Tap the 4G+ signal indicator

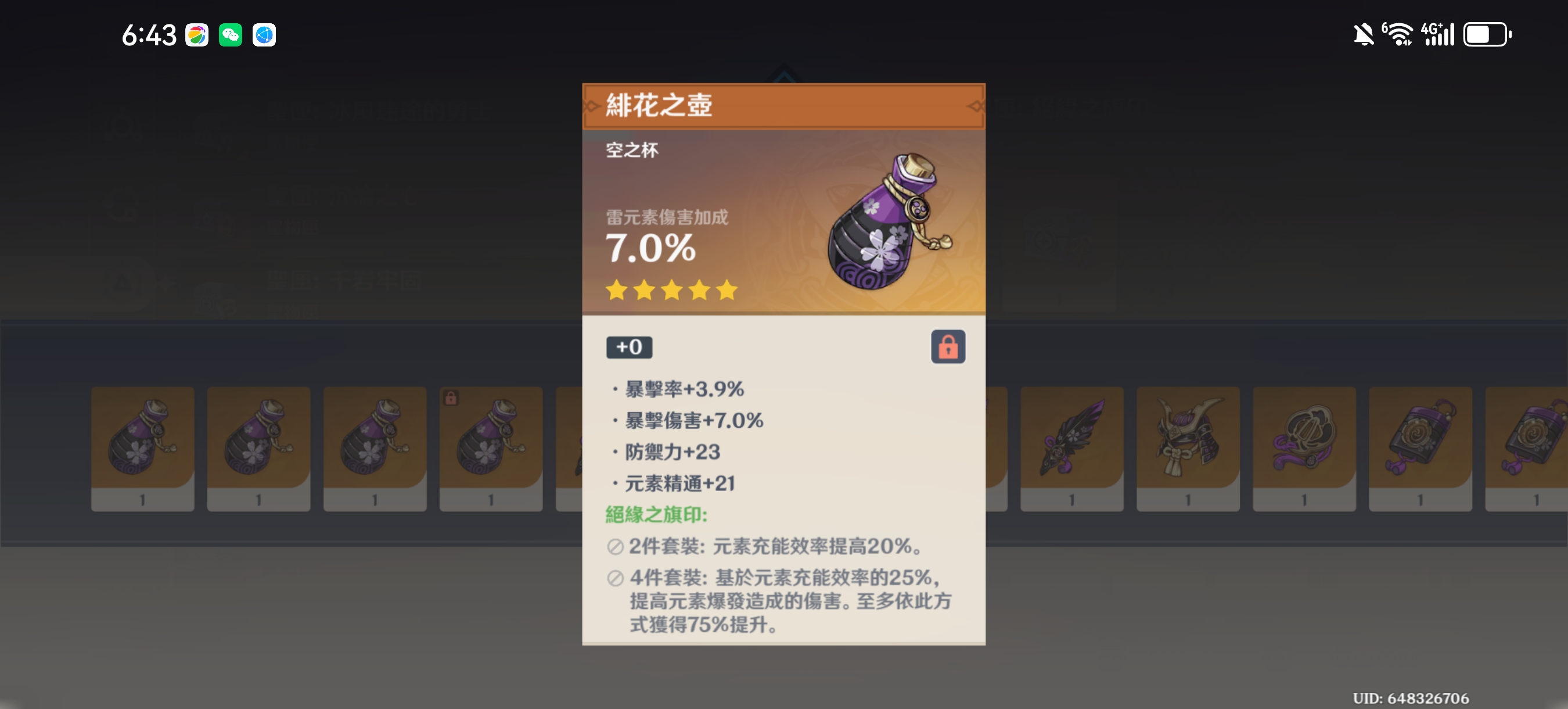(1440, 35)
